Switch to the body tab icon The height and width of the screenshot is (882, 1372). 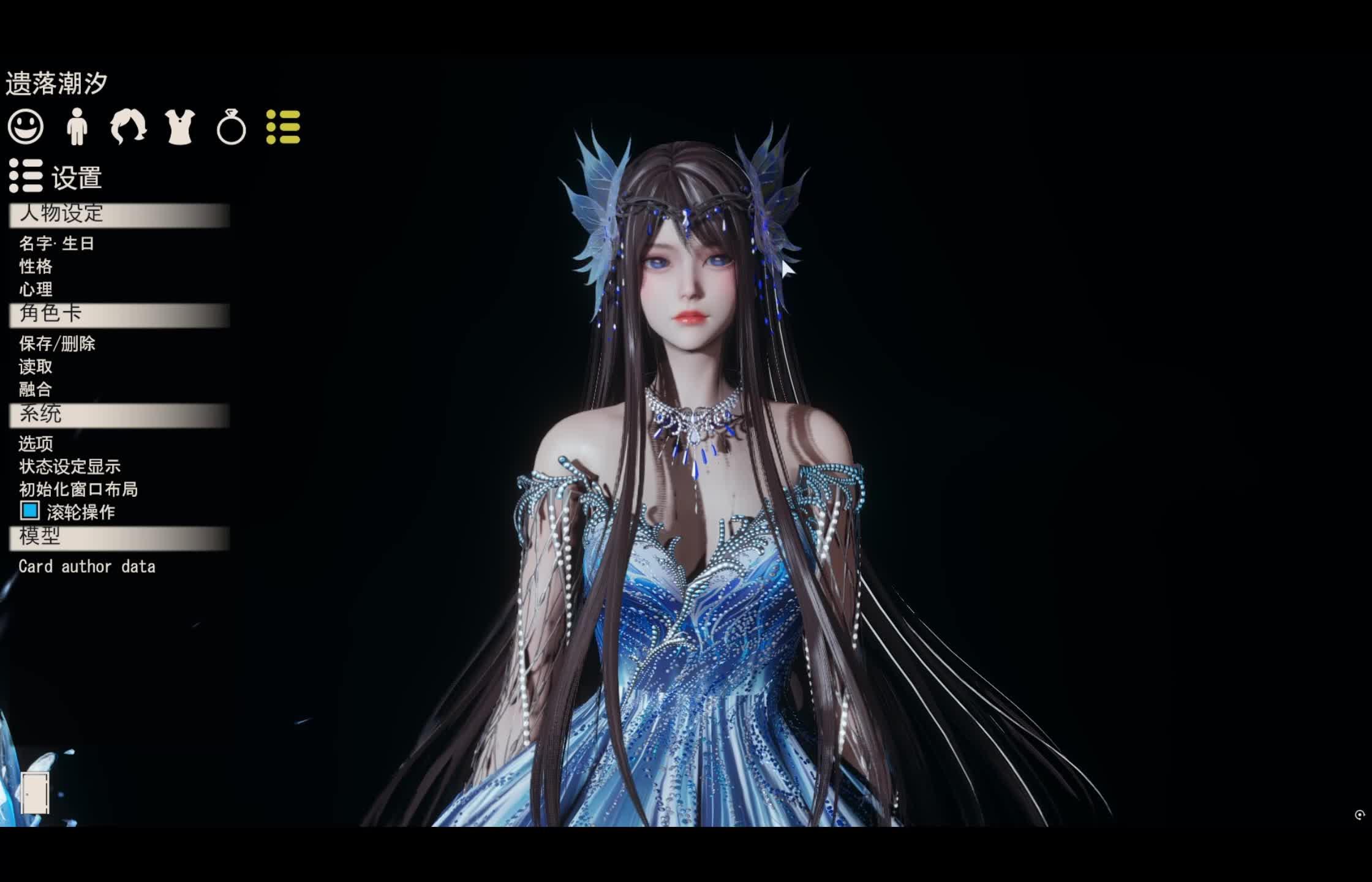[77, 127]
